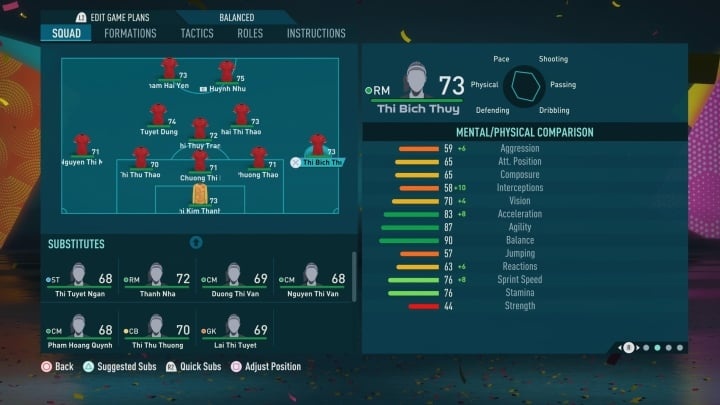Show the Instructions tab
Screen dimensions: 720x405
[316, 33]
